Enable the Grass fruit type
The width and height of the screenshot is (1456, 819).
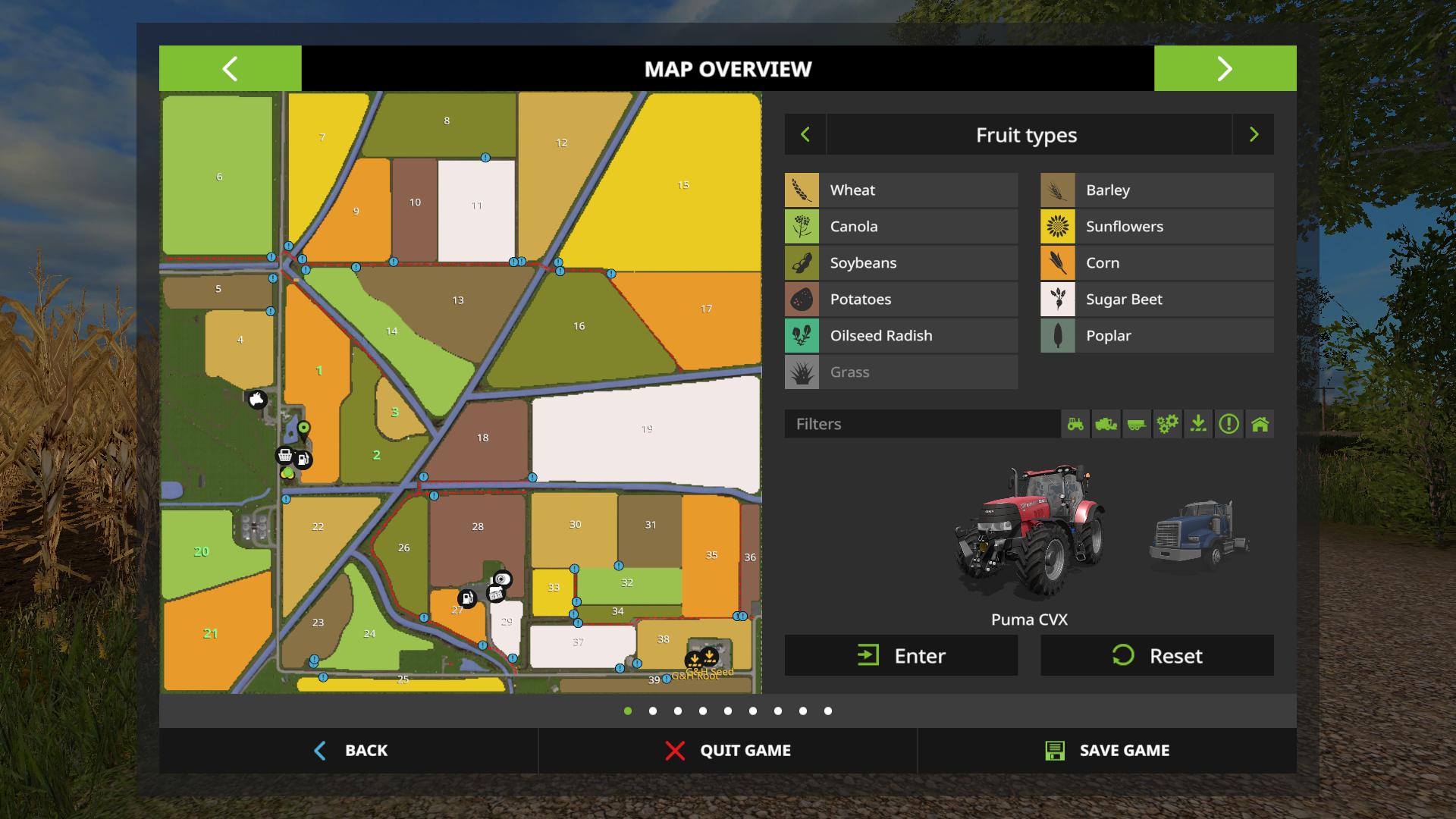coord(901,372)
